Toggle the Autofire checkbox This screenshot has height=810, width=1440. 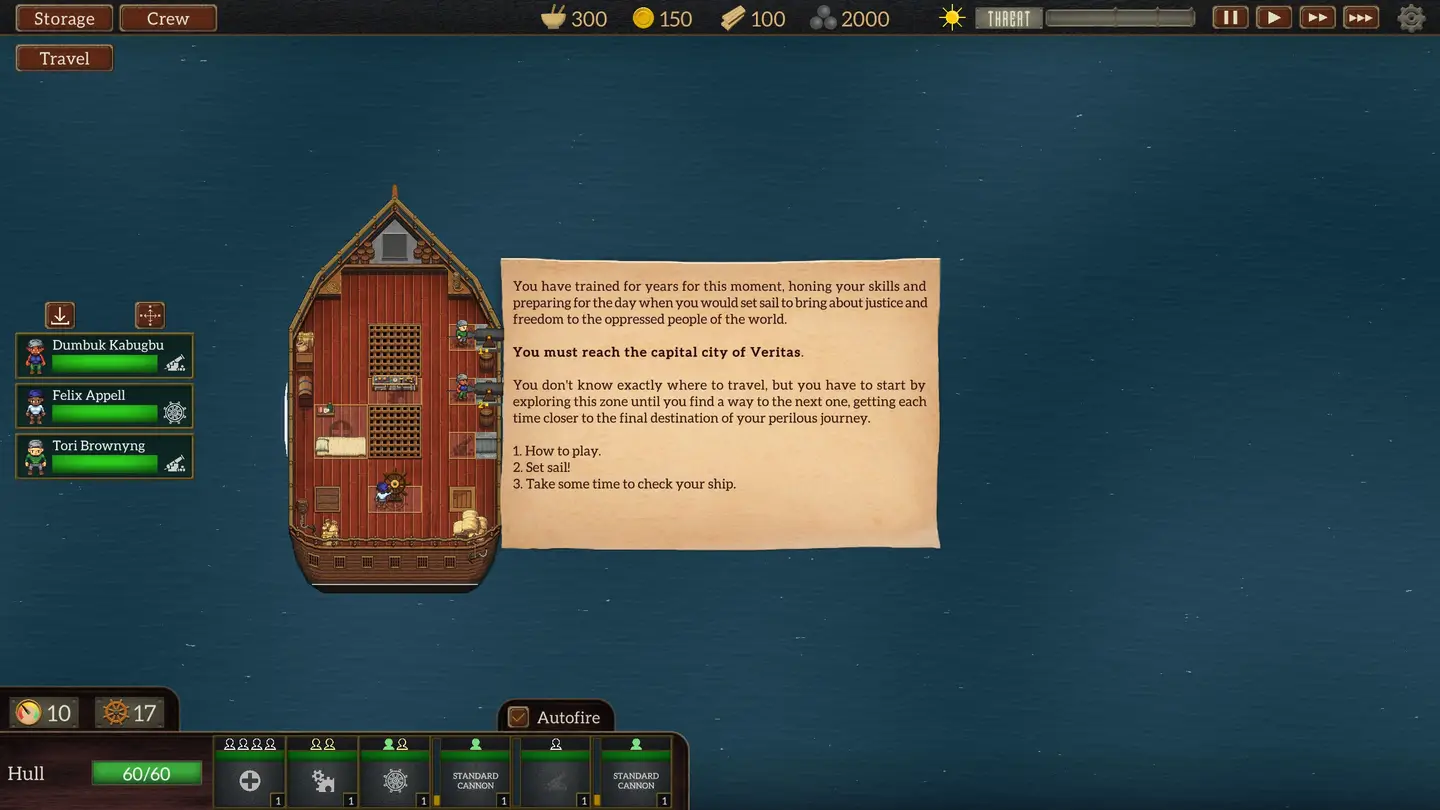tap(518, 717)
